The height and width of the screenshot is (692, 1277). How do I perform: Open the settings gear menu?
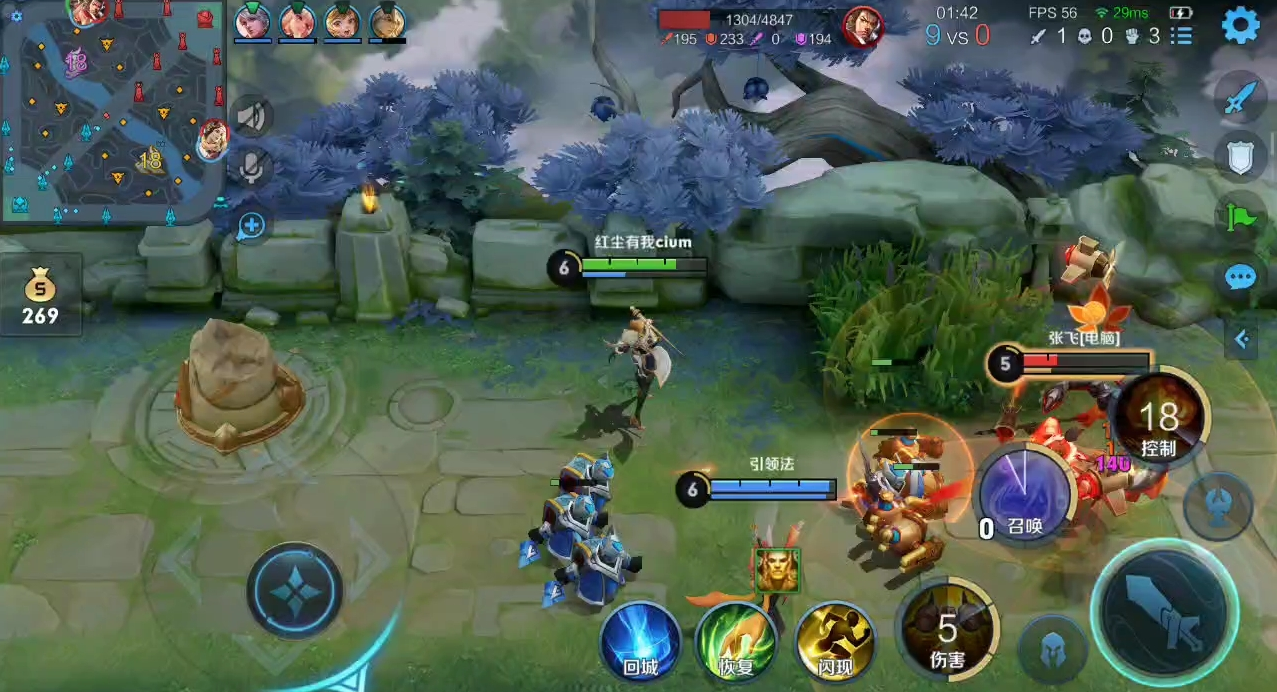[1240, 25]
